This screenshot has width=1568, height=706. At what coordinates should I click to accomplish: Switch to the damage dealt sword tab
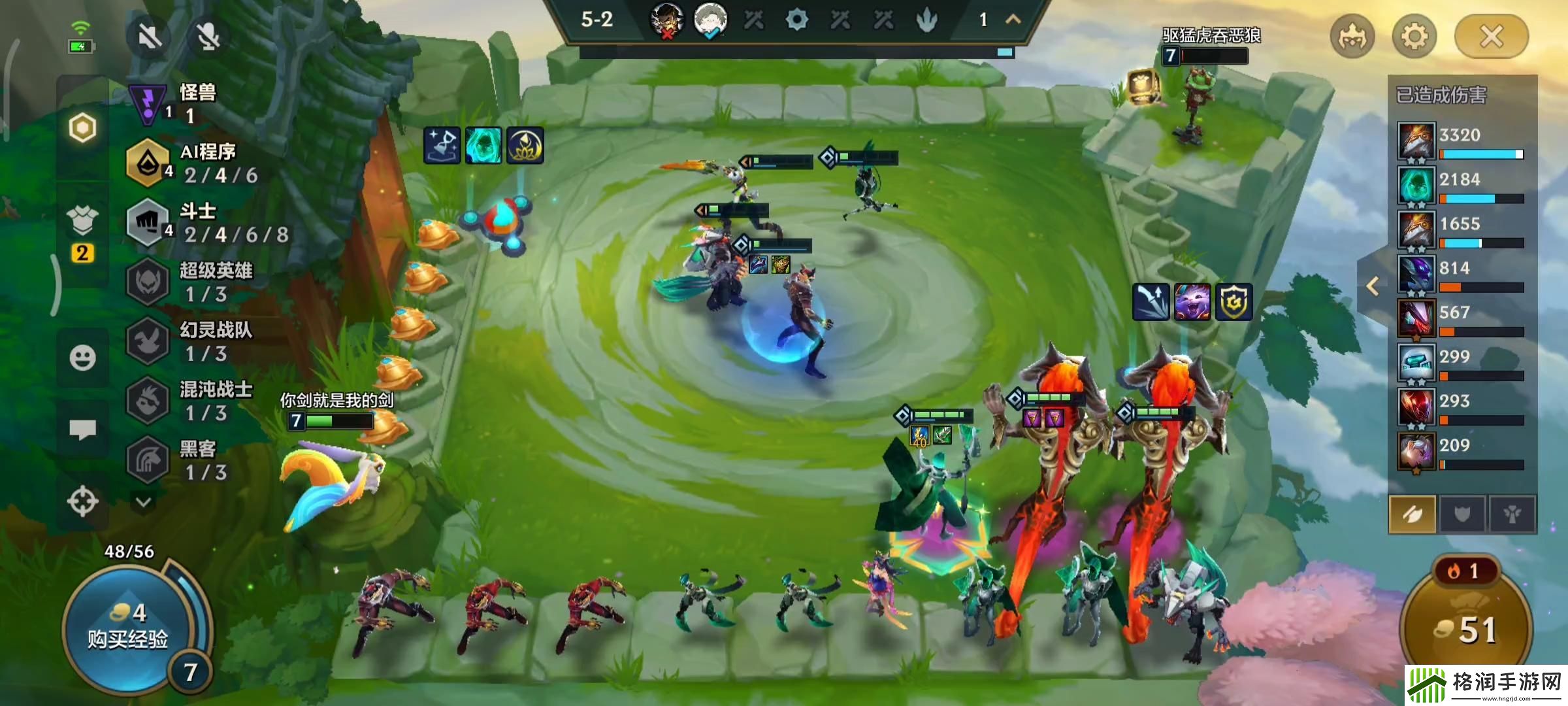[1413, 514]
